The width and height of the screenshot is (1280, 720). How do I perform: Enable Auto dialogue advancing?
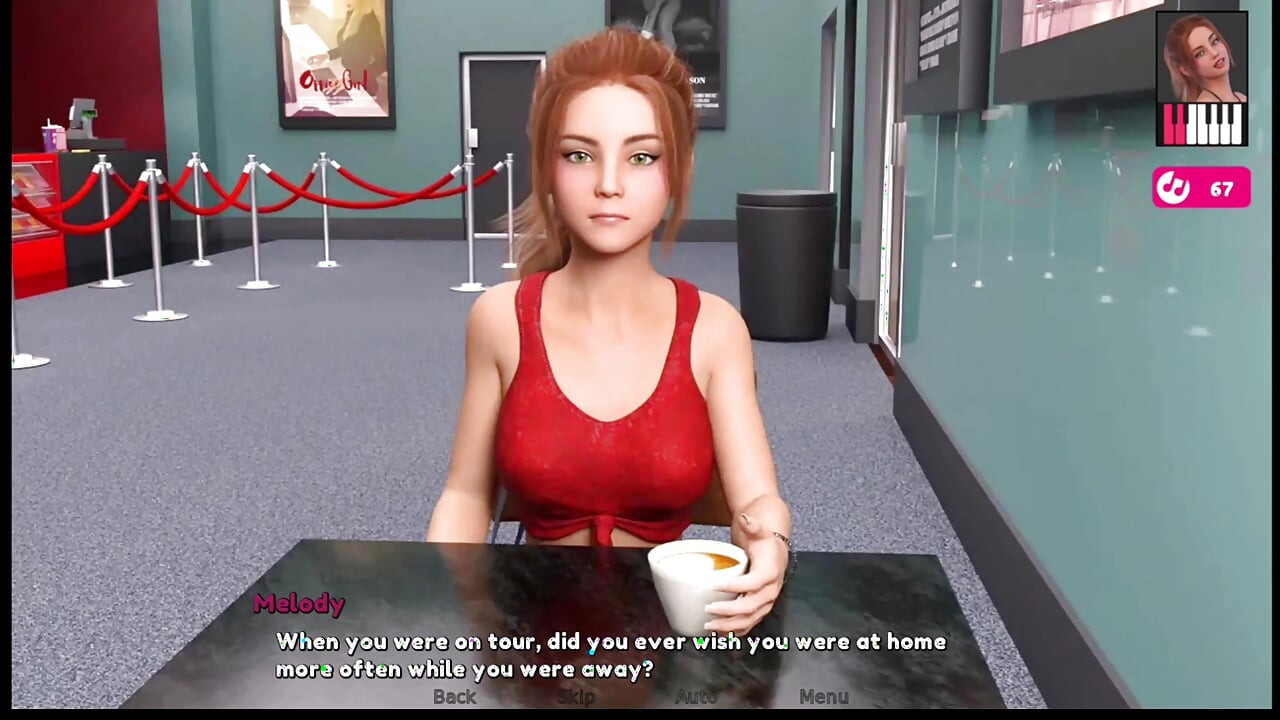click(x=695, y=698)
